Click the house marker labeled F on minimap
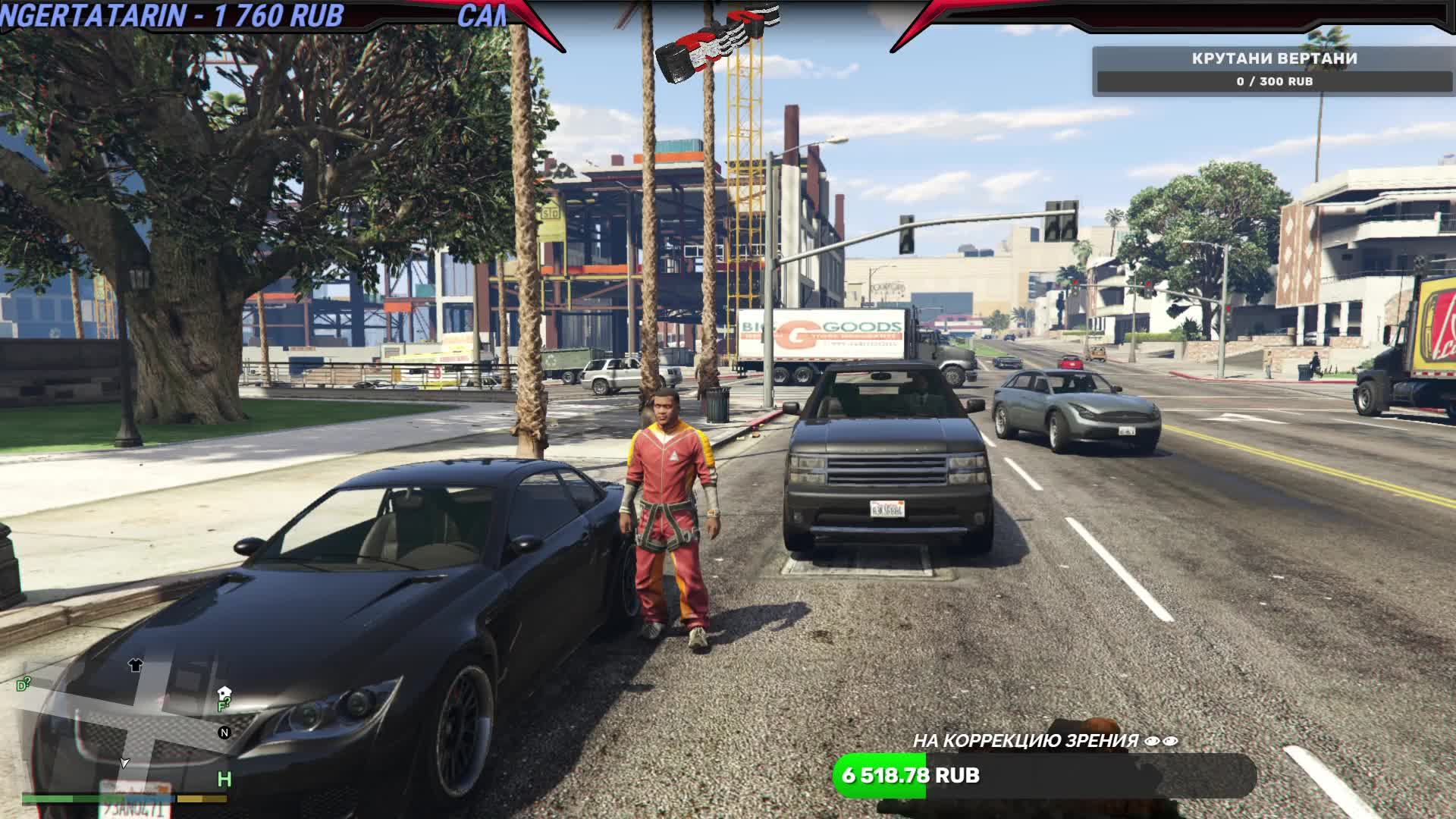 pos(223,695)
